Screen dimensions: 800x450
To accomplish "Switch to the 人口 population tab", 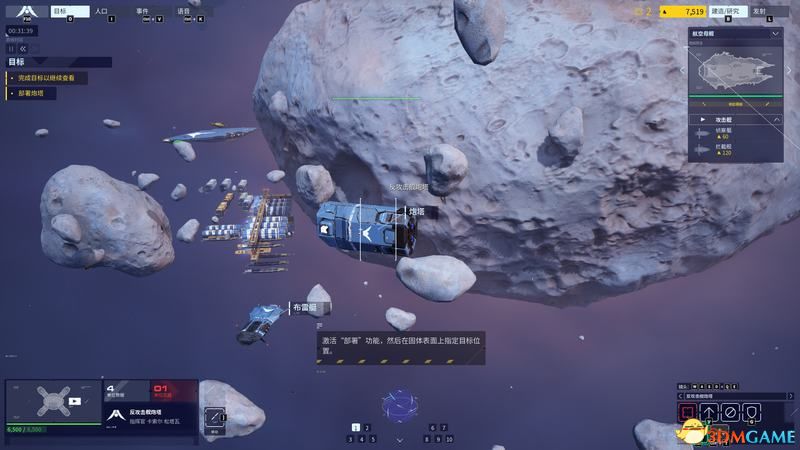I will (104, 13).
